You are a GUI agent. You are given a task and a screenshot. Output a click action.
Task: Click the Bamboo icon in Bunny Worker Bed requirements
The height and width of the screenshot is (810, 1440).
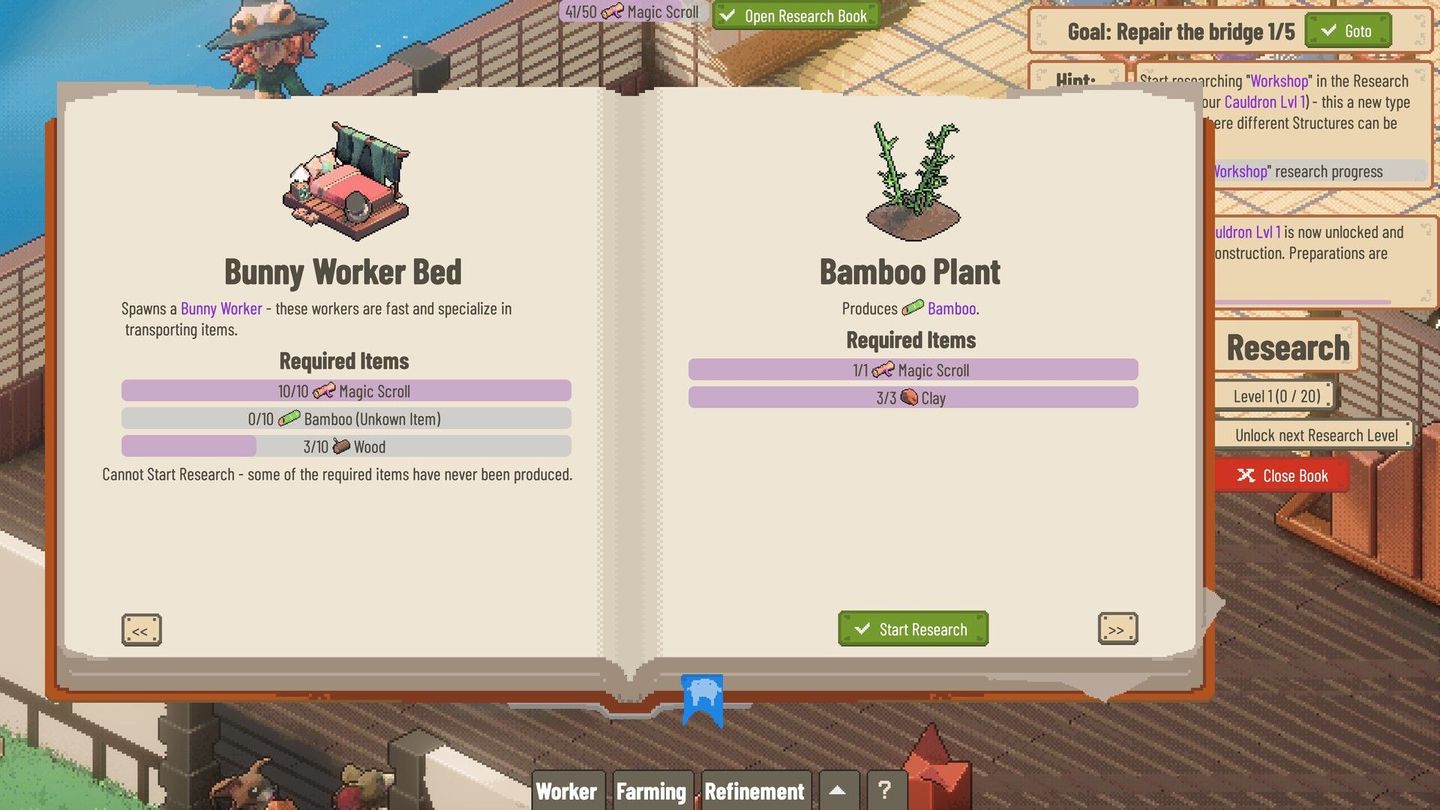pos(289,418)
